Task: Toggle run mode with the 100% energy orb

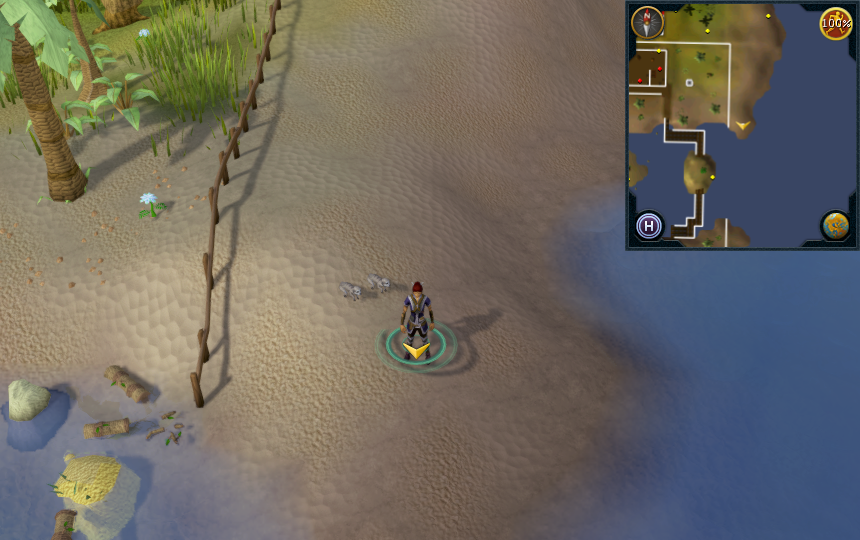Action: point(835,23)
